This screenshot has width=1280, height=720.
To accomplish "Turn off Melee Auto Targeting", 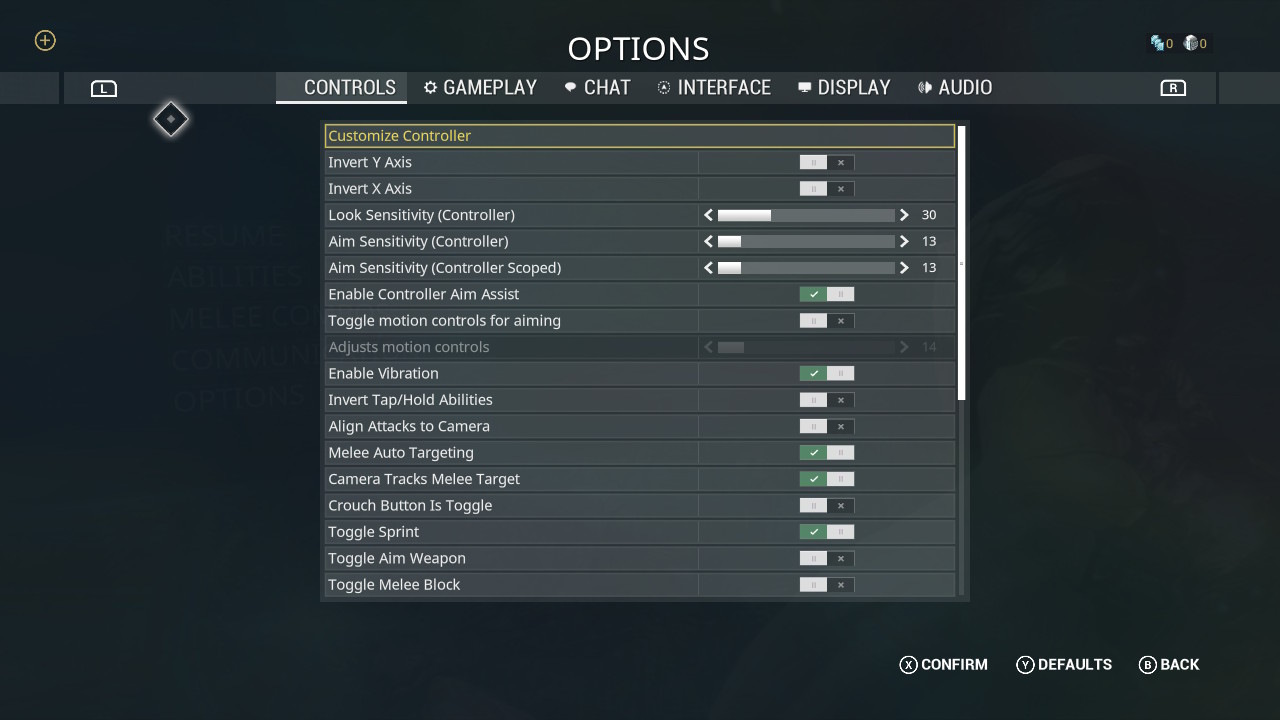I will coord(827,453).
